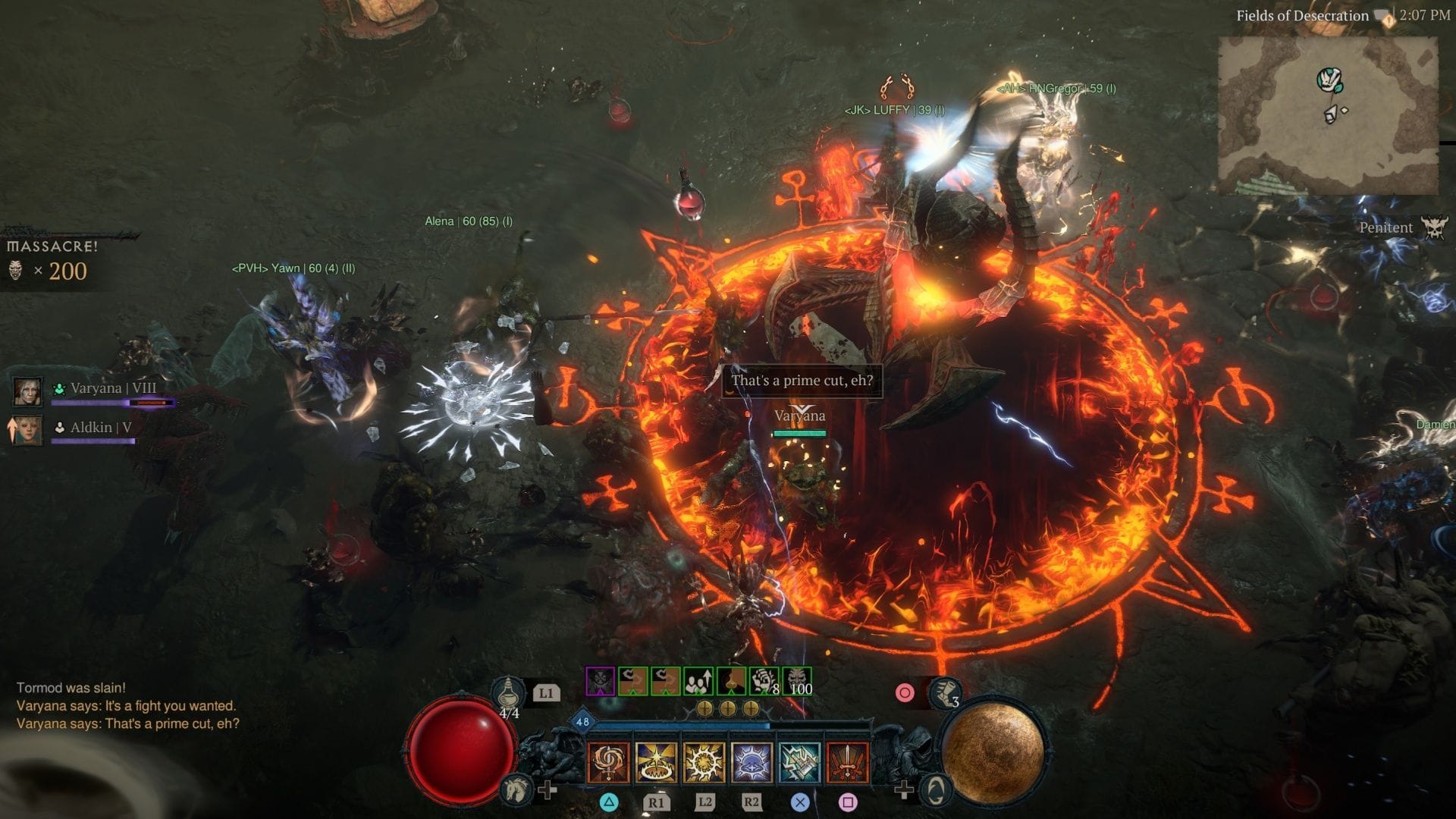The image size is (1456, 819).
Task: Select Varyana's mercenary portrait
Action: pos(28,391)
